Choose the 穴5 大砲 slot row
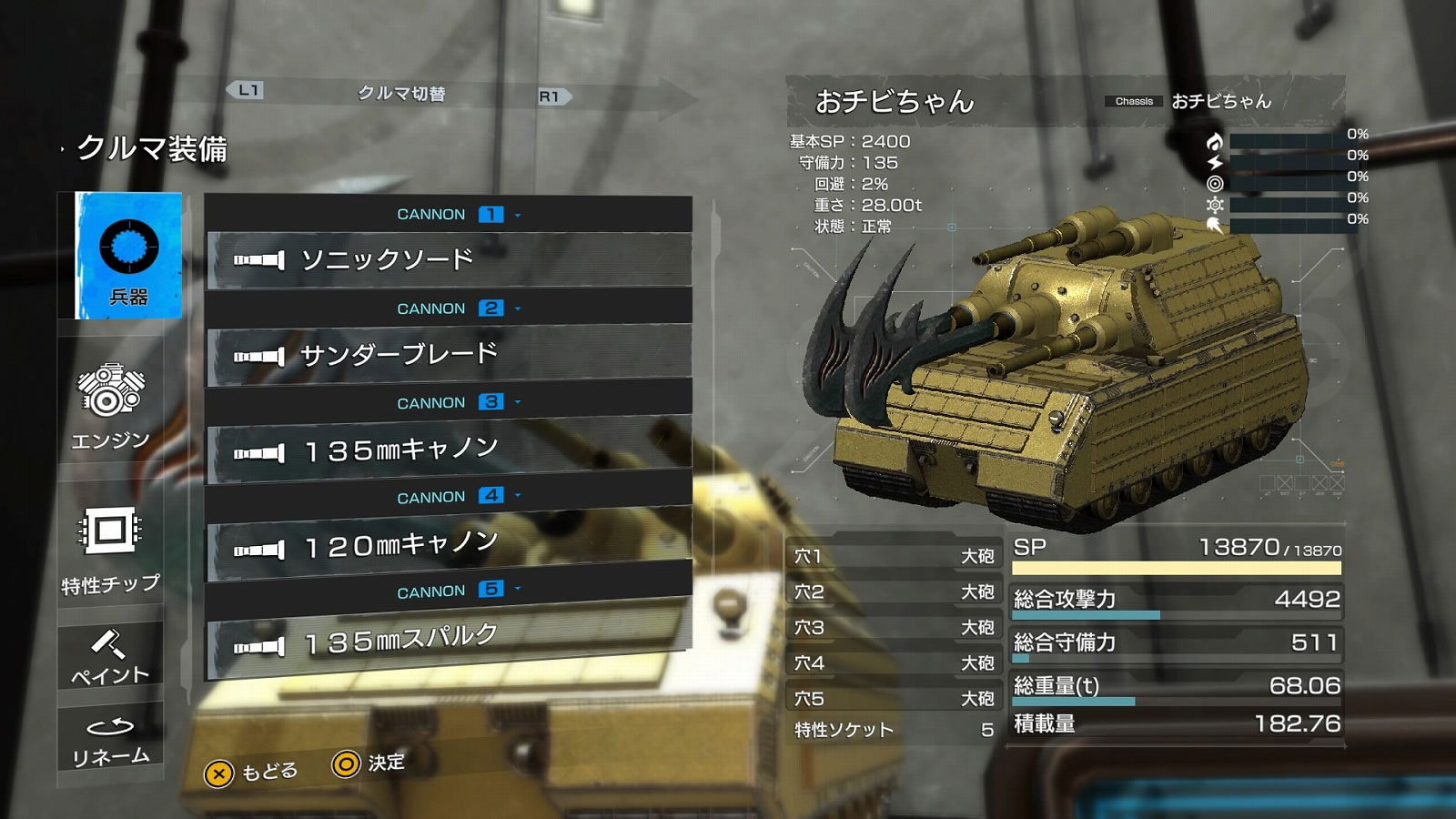This screenshot has height=819, width=1456. pyautogui.click(x=894, y=698)
